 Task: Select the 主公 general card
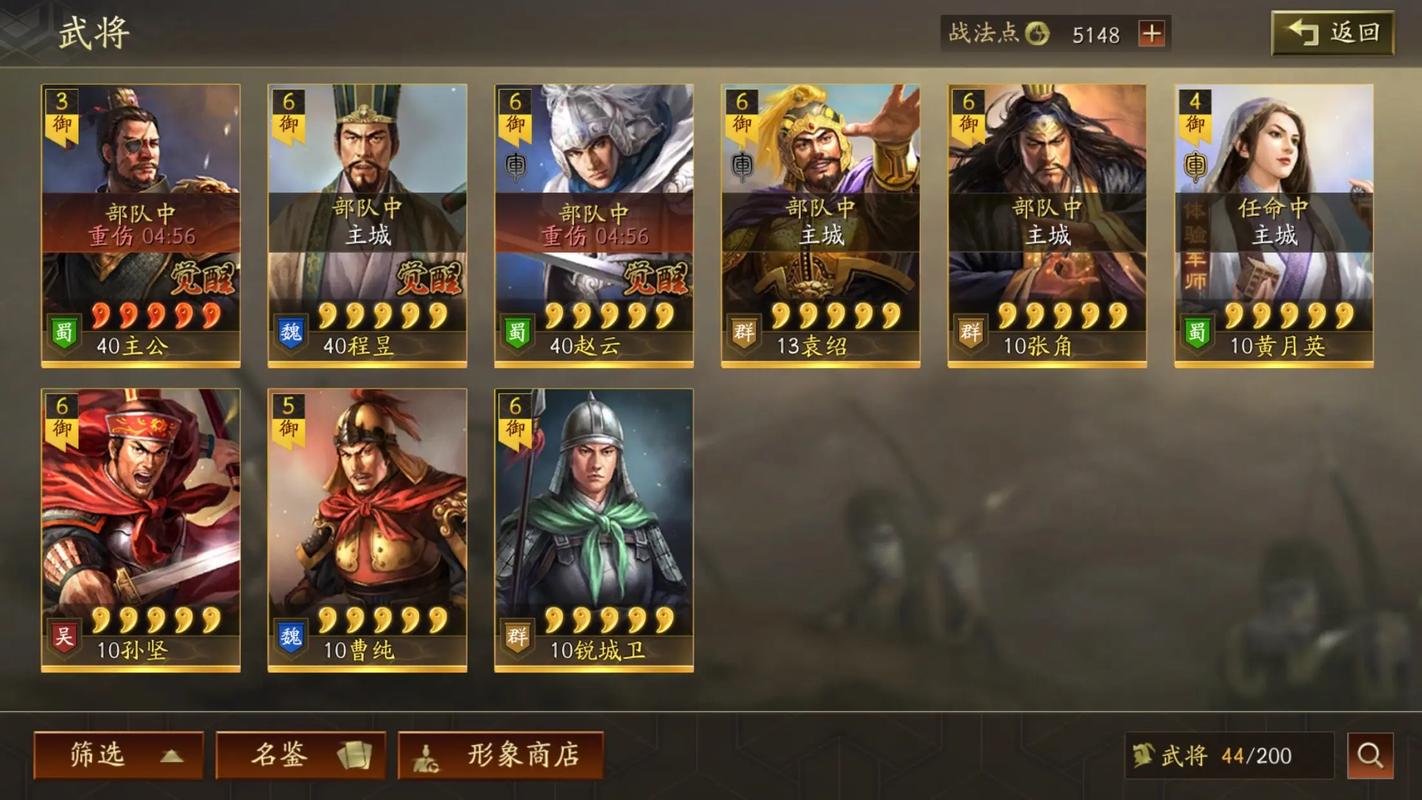pos(140,225)
